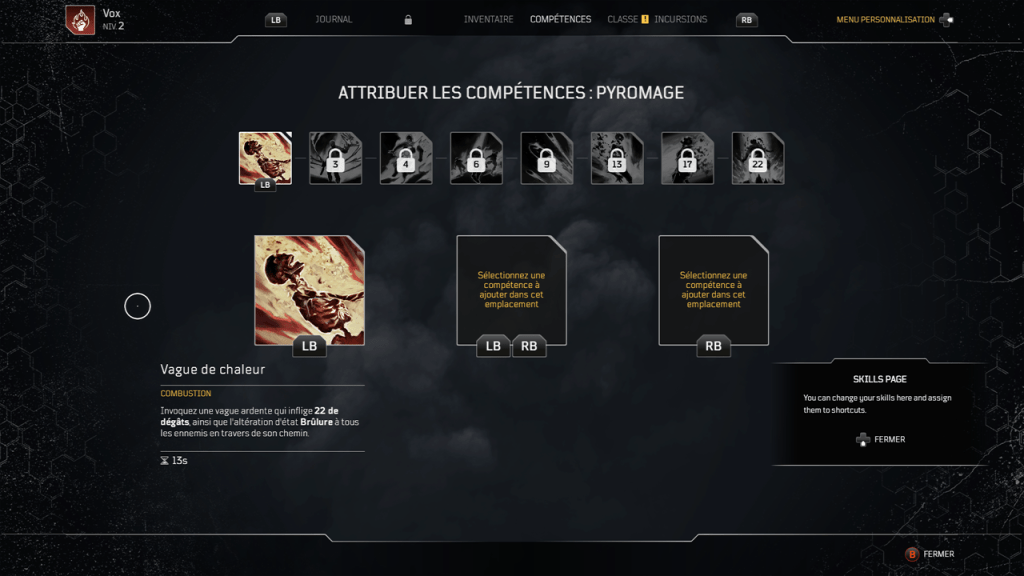This screenshot has height=576, width=1024.
Task: Switch to the Inventaire tab
Action: click(488, 19)
